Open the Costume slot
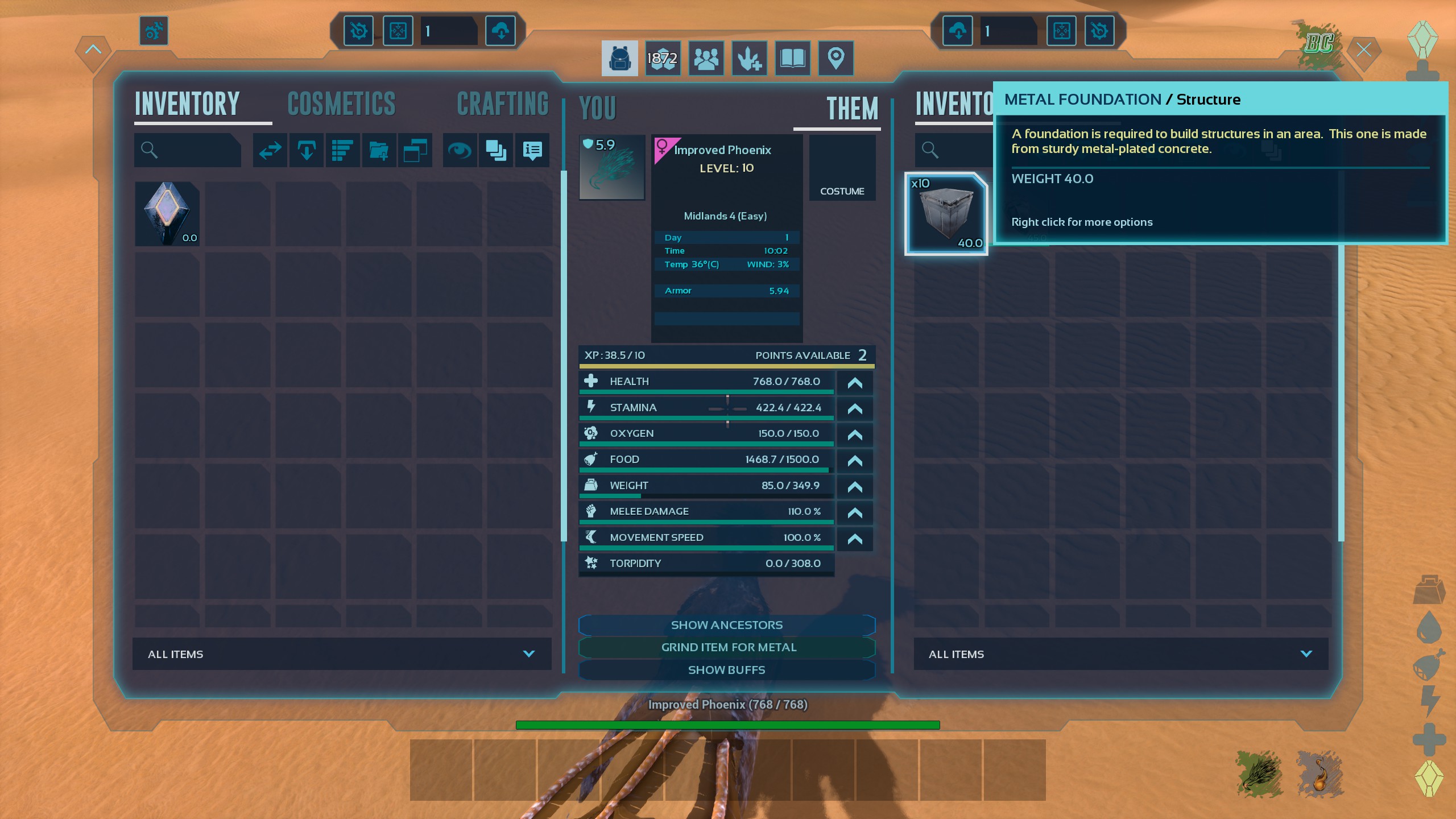The image size is (1456, 819). pos(842,168)
